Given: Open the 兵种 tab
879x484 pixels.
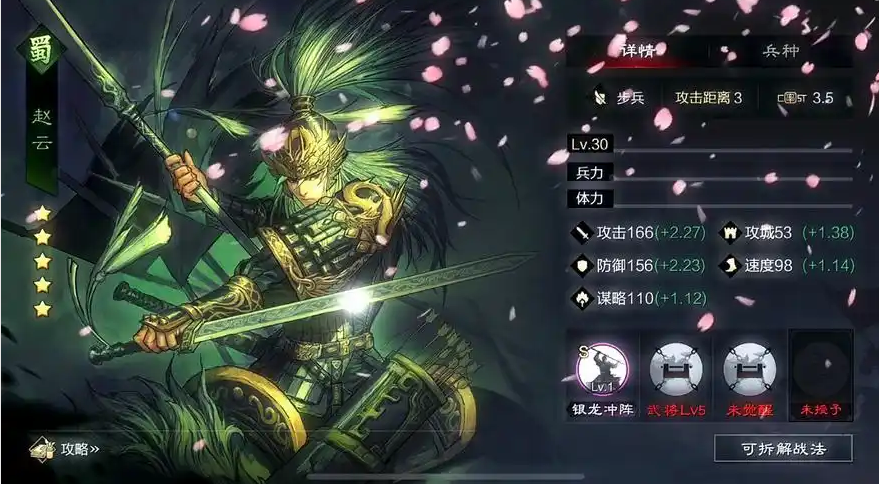Looking at the screenshot, I should point(781,50).
